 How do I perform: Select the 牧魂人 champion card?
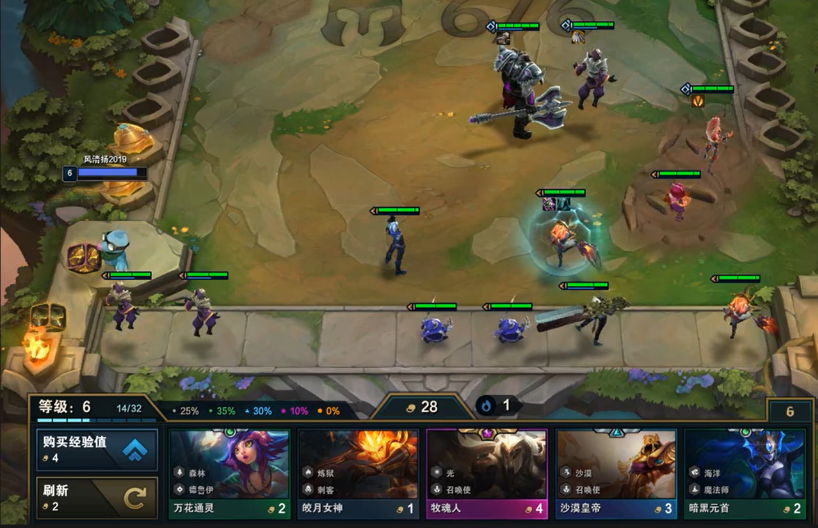pyautogui.click(x=487, y=474)
